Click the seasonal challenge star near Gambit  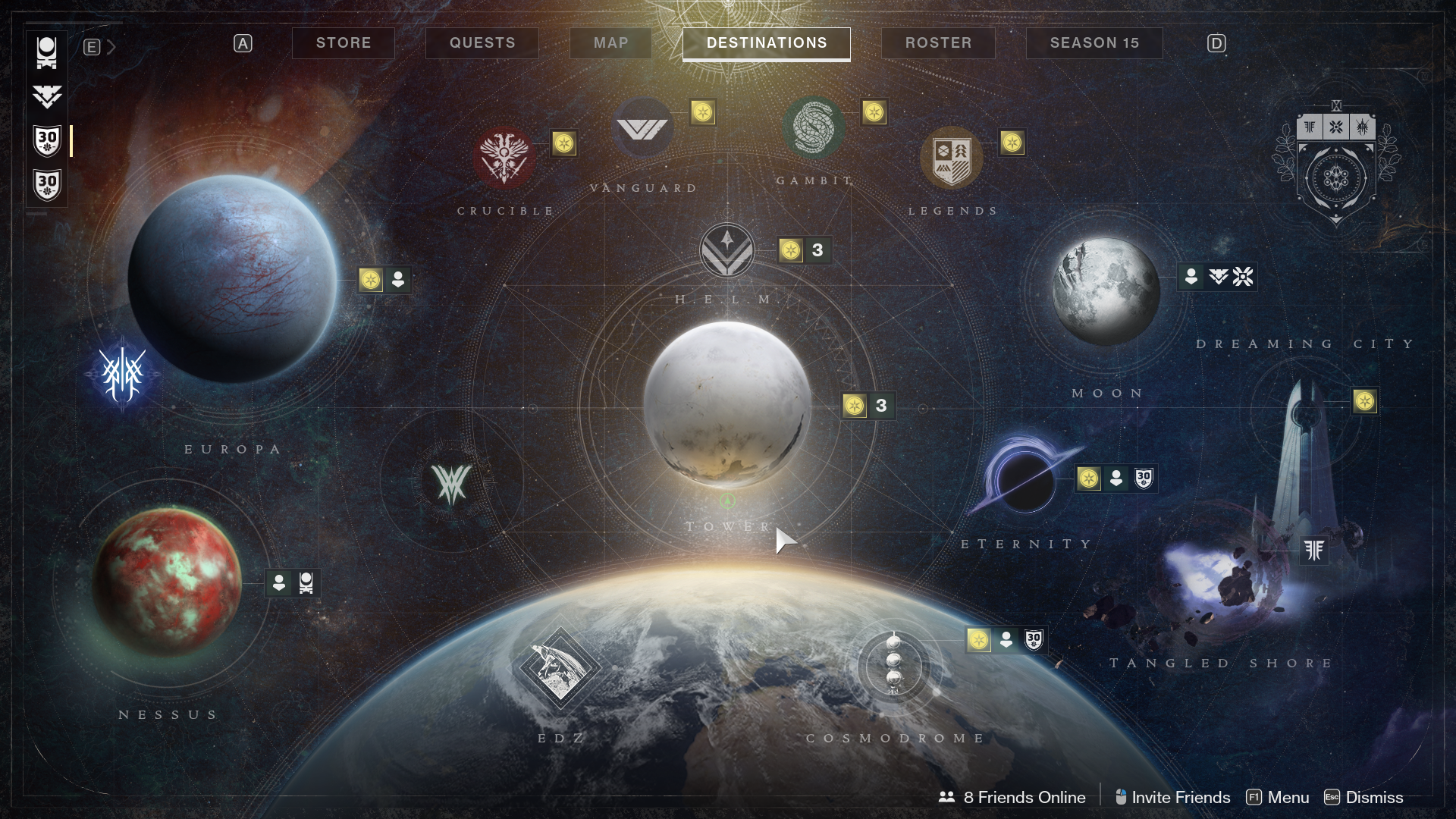873,112
